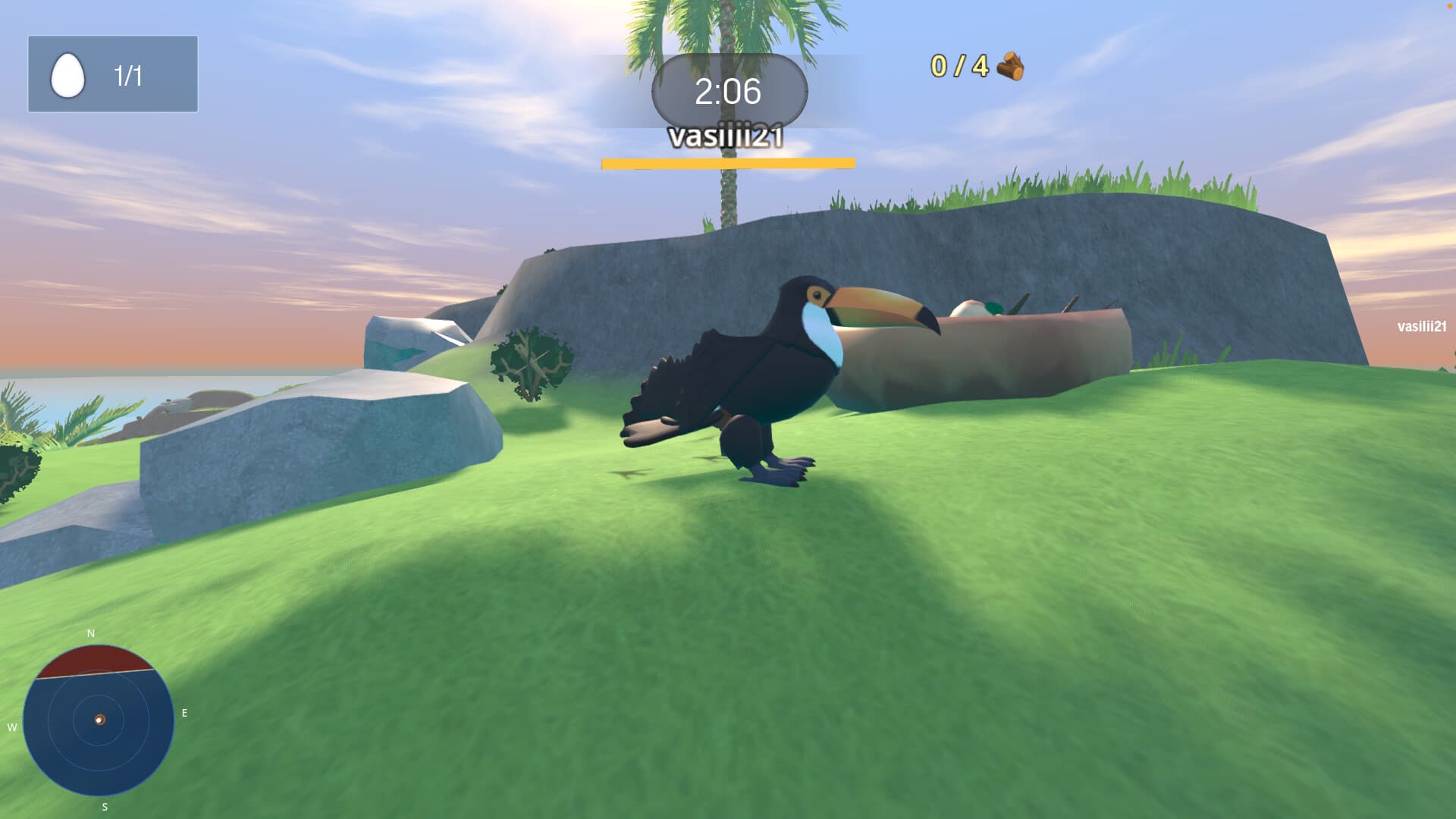Open the 2:06 timer display
The width and height of the screenshot is (1456, 819).
726,91
